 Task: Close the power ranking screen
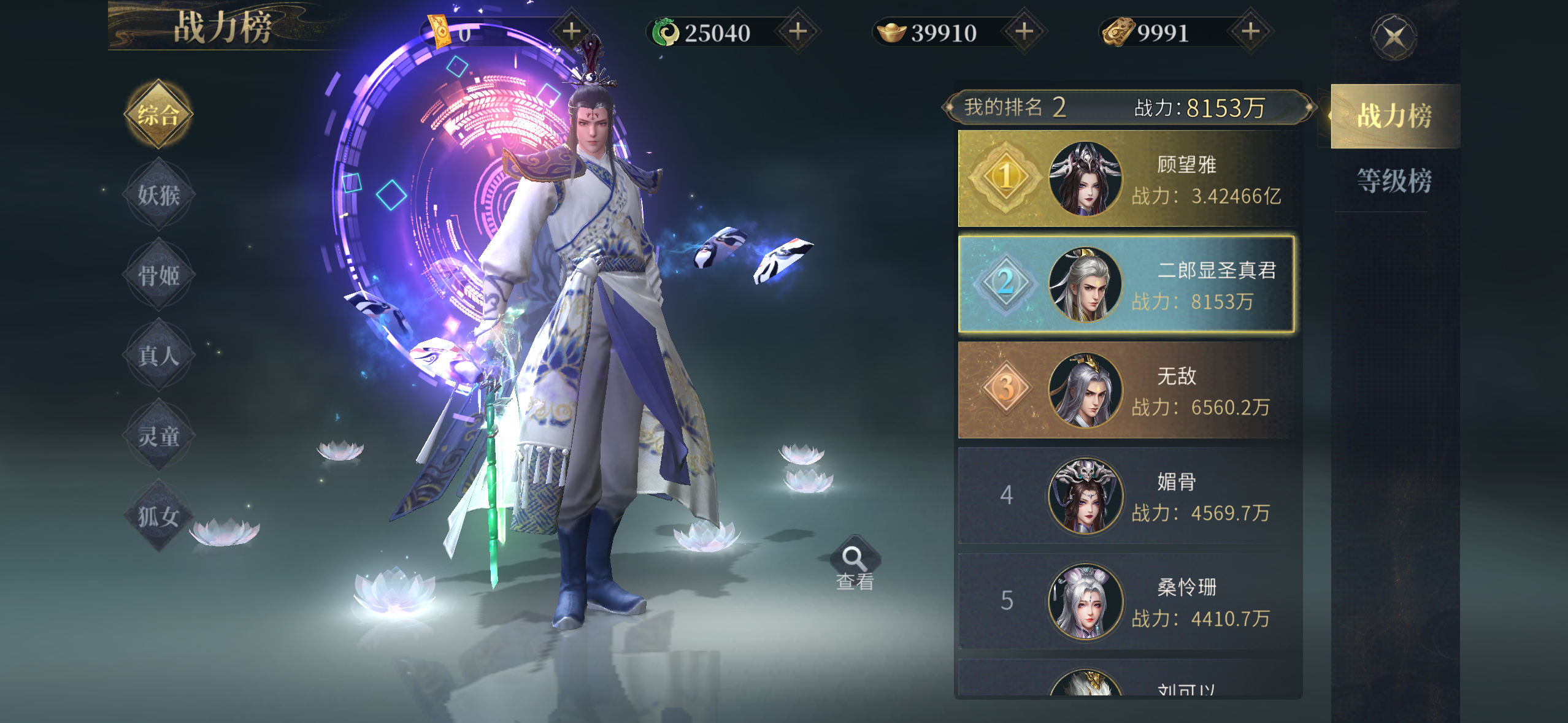[1393, 37]
